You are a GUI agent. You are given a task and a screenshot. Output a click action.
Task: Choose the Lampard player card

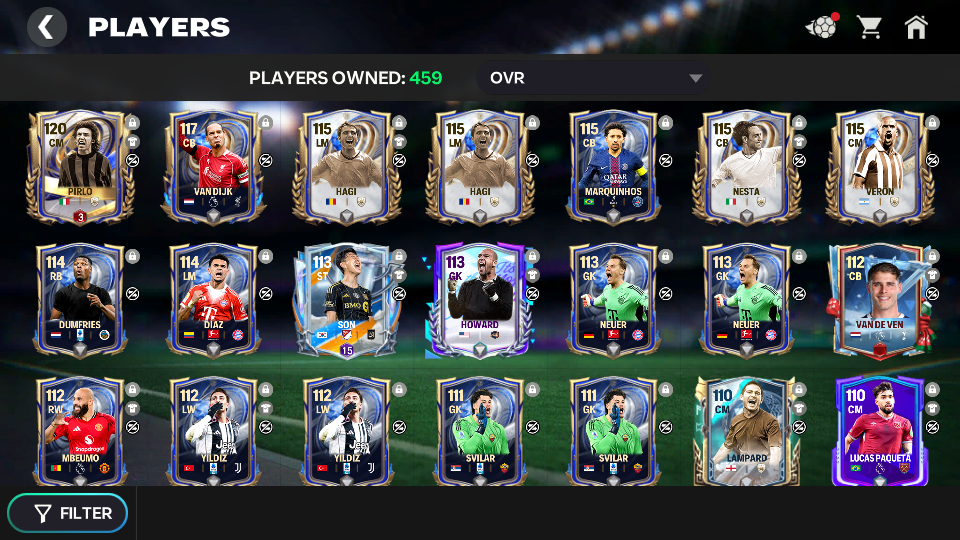tap(744, 430)
